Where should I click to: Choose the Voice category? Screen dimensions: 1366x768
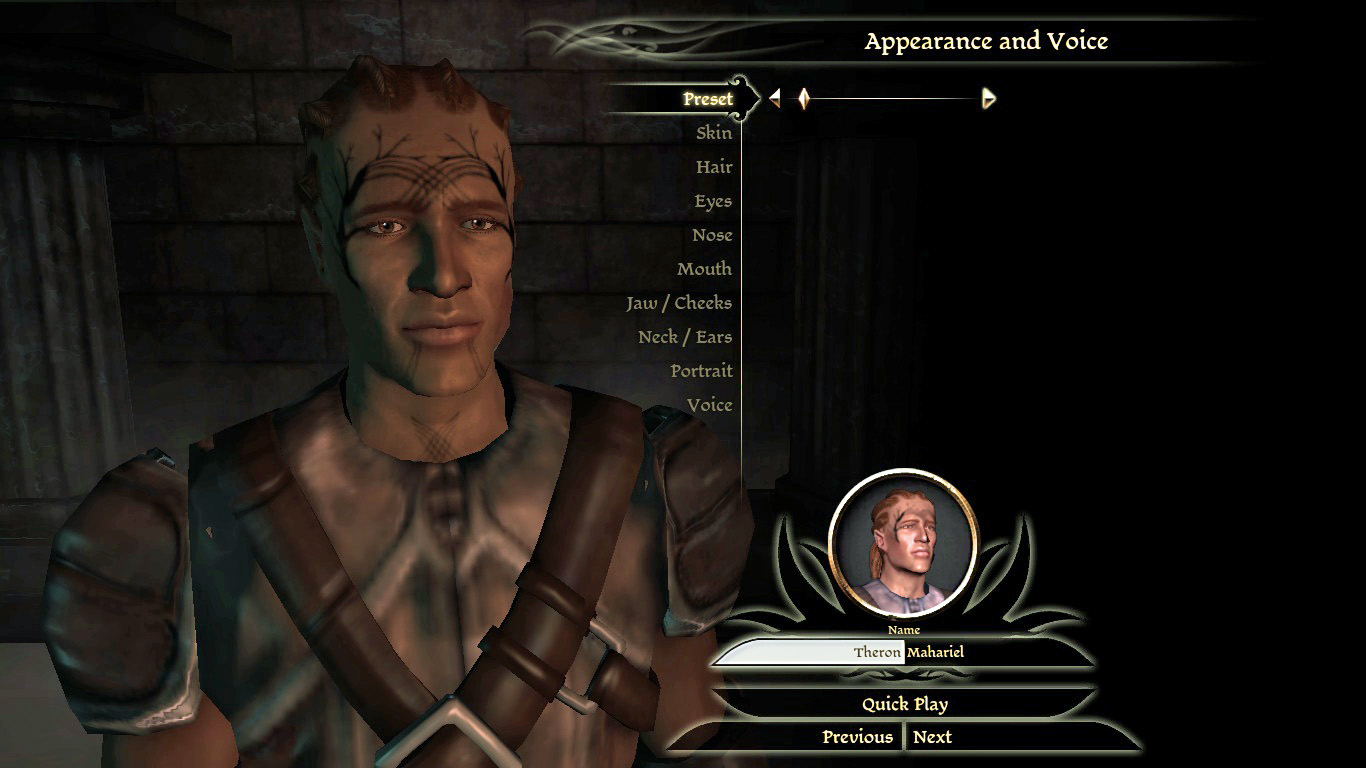(x=709, y=405)
